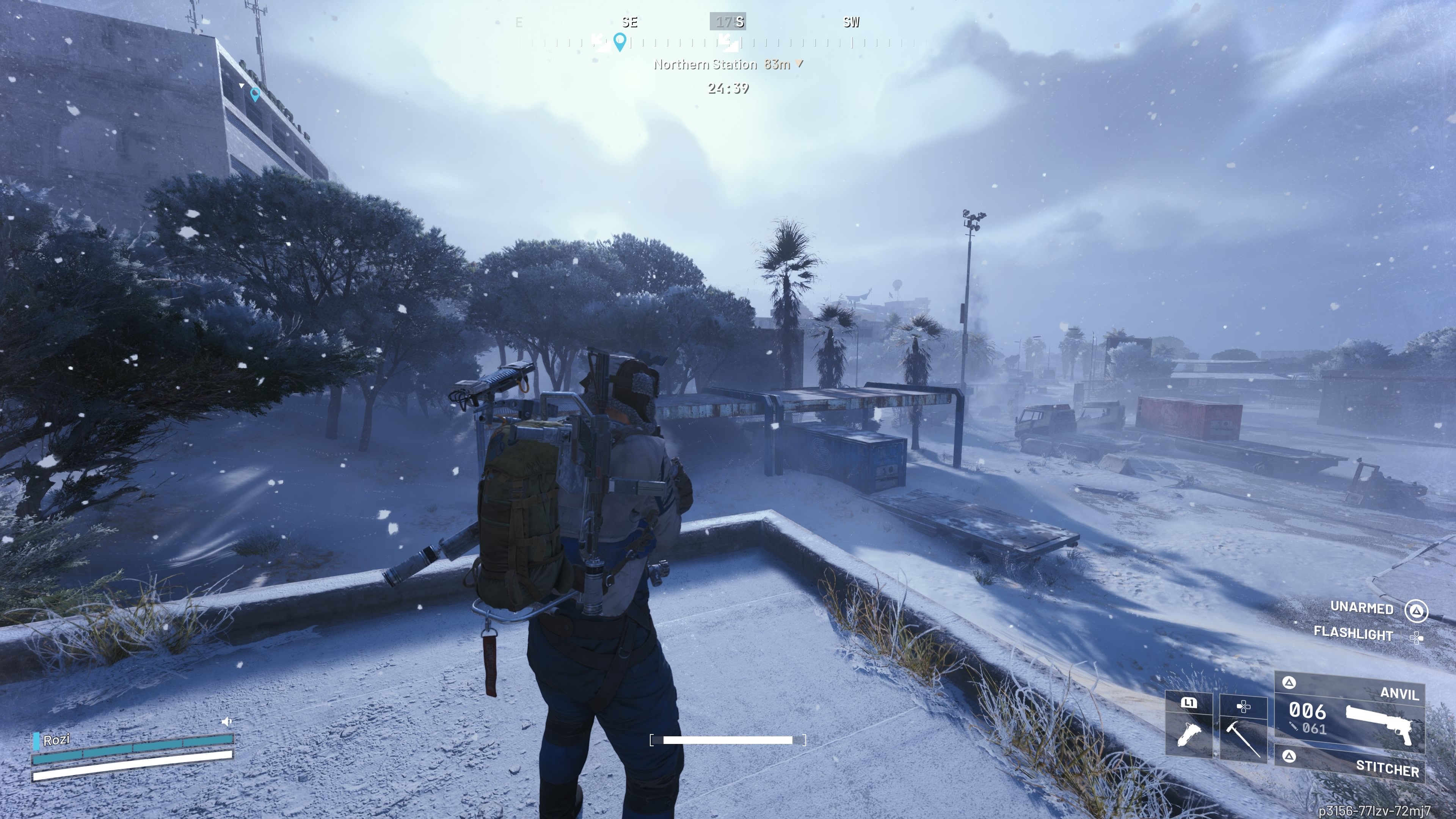The height and width of the screenshot is (819, 1456).
Task: Toggle the speaker icon above Rozi's bars
Action: 227,721
